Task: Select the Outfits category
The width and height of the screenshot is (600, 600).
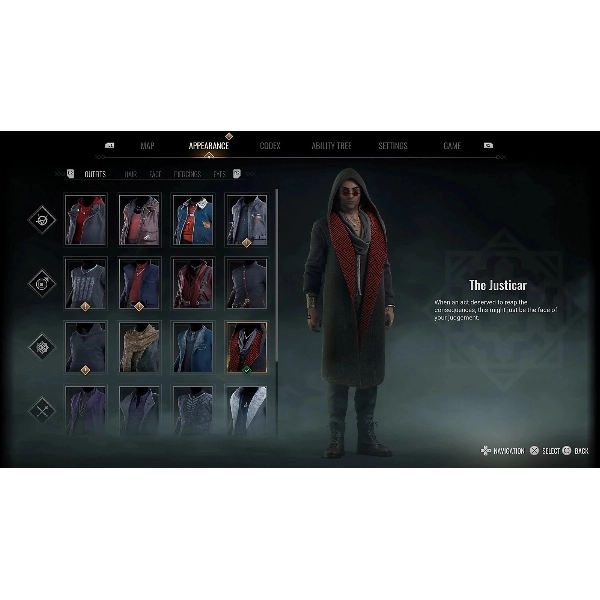Action: point(95,174)
